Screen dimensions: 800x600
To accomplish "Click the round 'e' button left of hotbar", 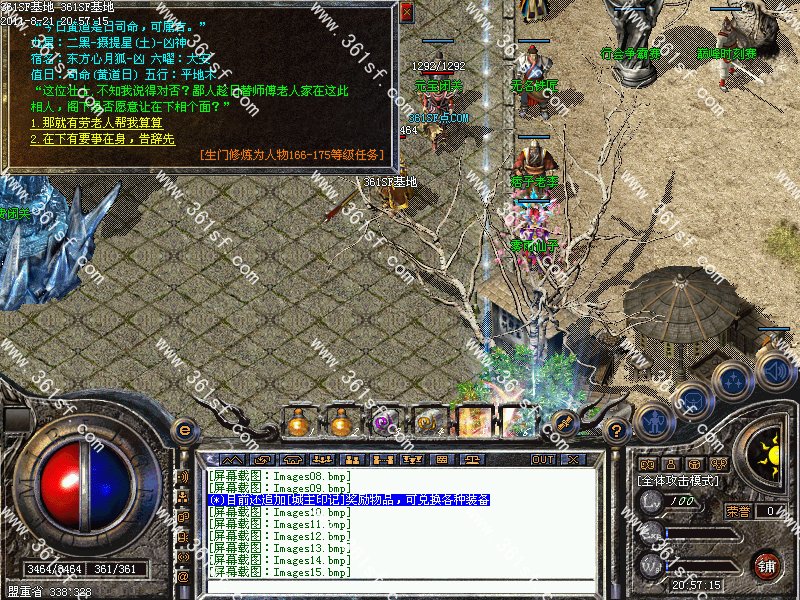I will [184, 430].
